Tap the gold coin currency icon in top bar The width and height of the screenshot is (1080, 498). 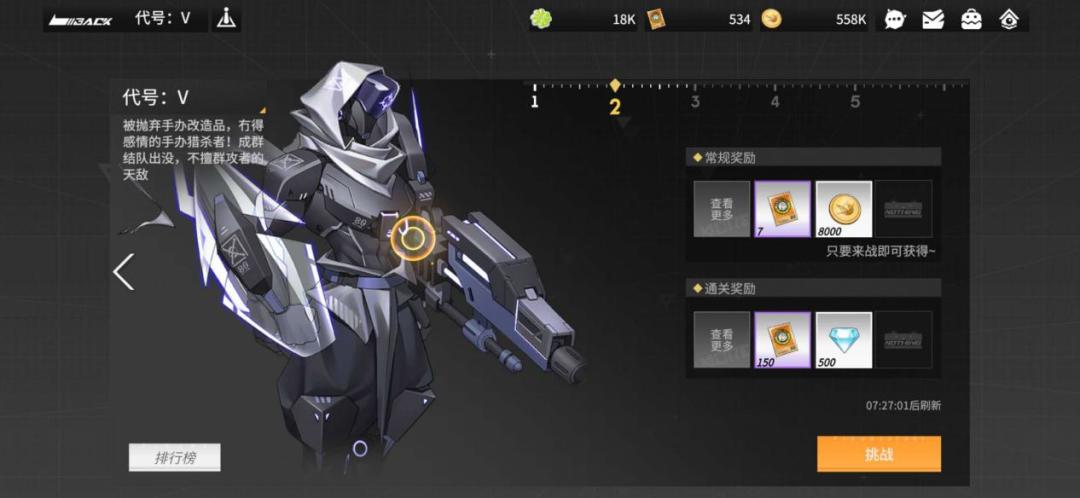click(x=771, y=19)
